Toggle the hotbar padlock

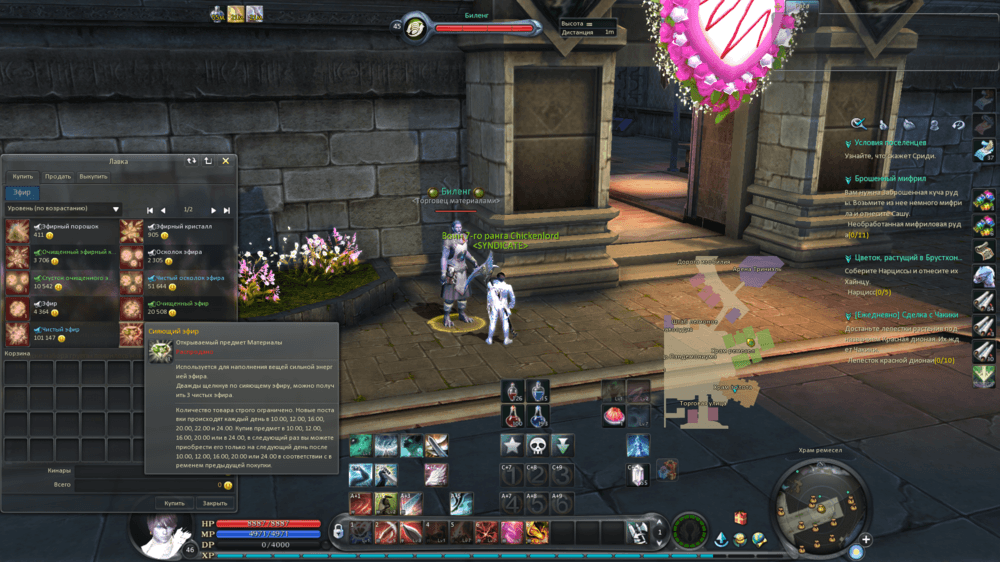click(340, 530)
